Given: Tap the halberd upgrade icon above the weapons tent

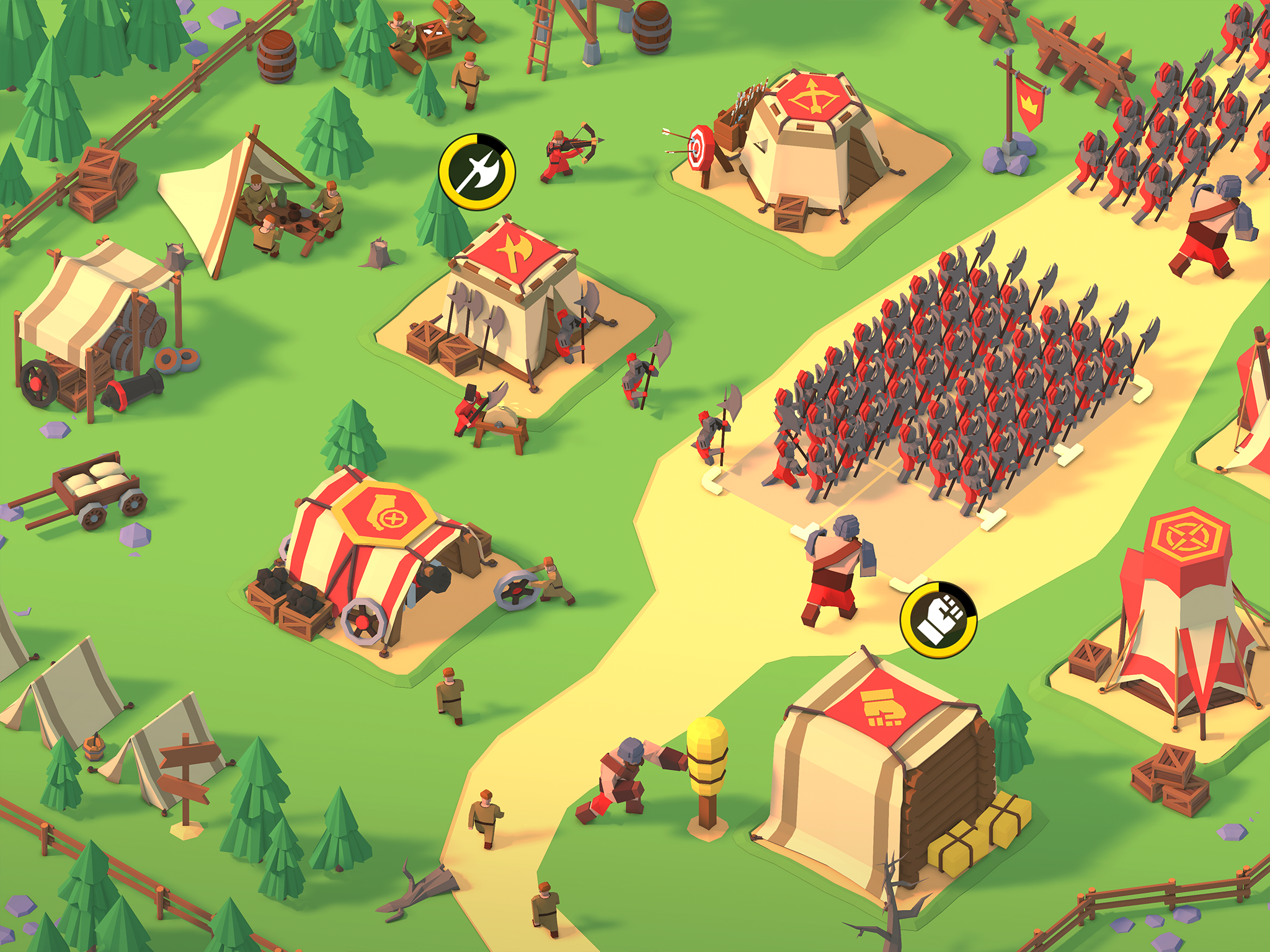Looking at the screenshot, I should coord(477,169).
